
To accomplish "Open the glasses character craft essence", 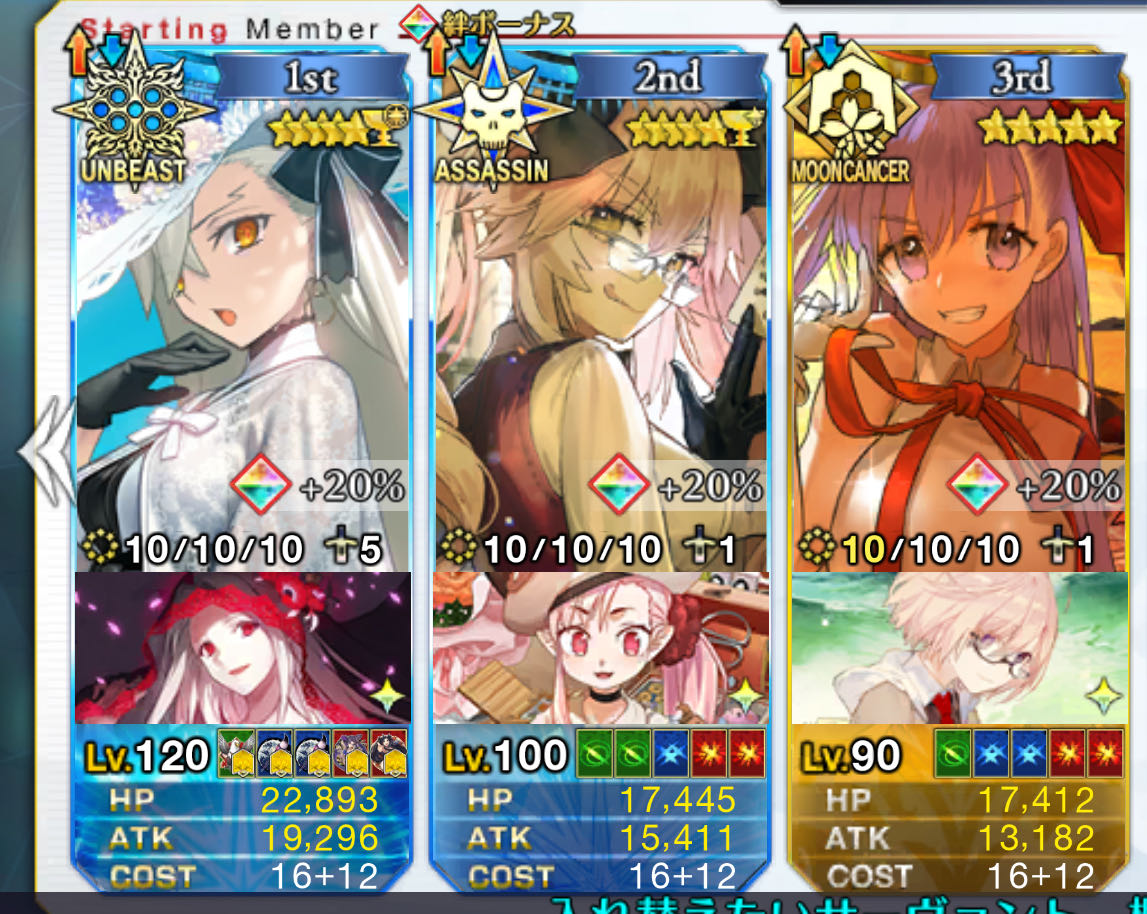I will pos(957,648).
